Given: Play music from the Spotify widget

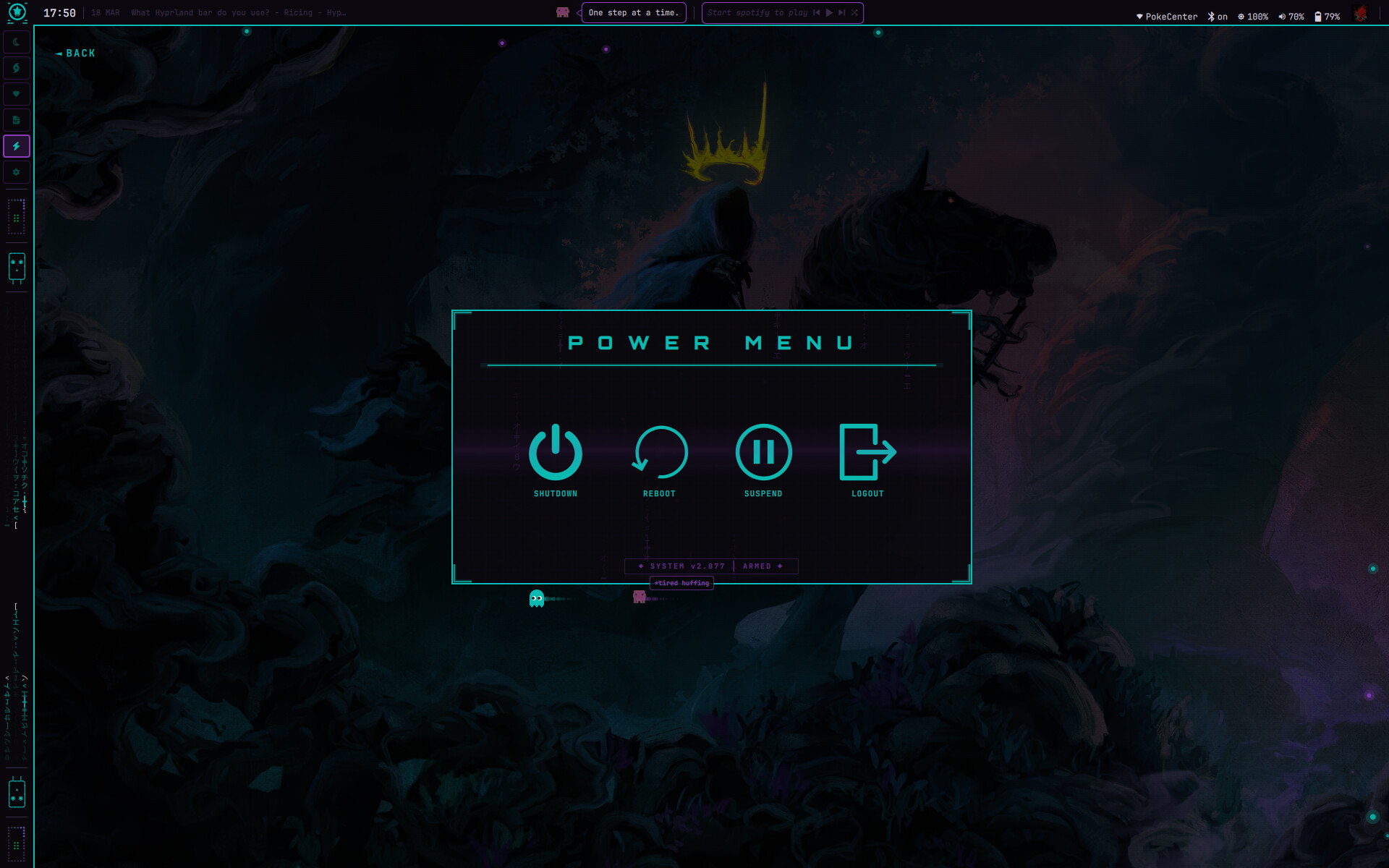Looking at the screenshot, I should [x=829, y=13].
